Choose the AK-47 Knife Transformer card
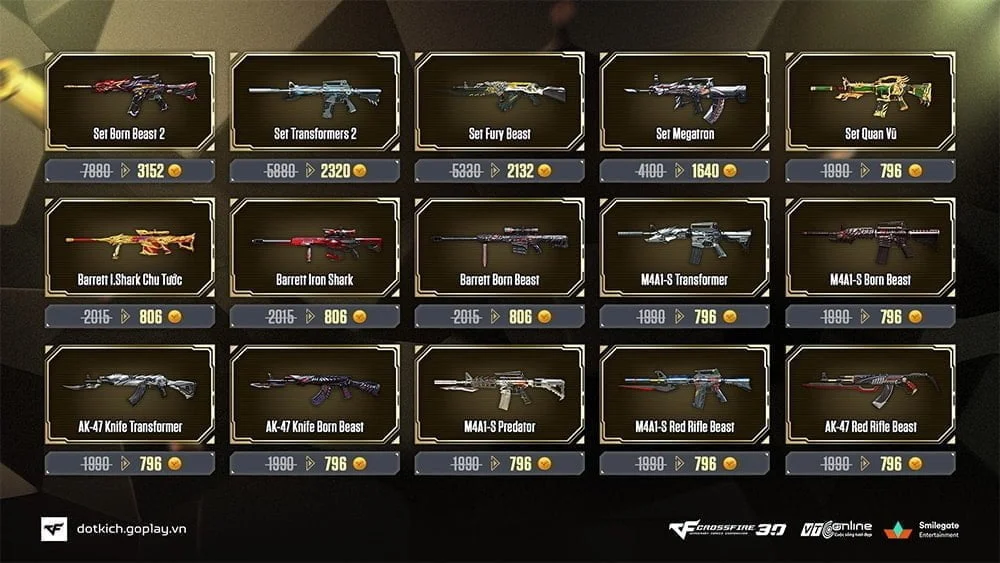This screenshot has width=1000, height=563. (130, 394)
